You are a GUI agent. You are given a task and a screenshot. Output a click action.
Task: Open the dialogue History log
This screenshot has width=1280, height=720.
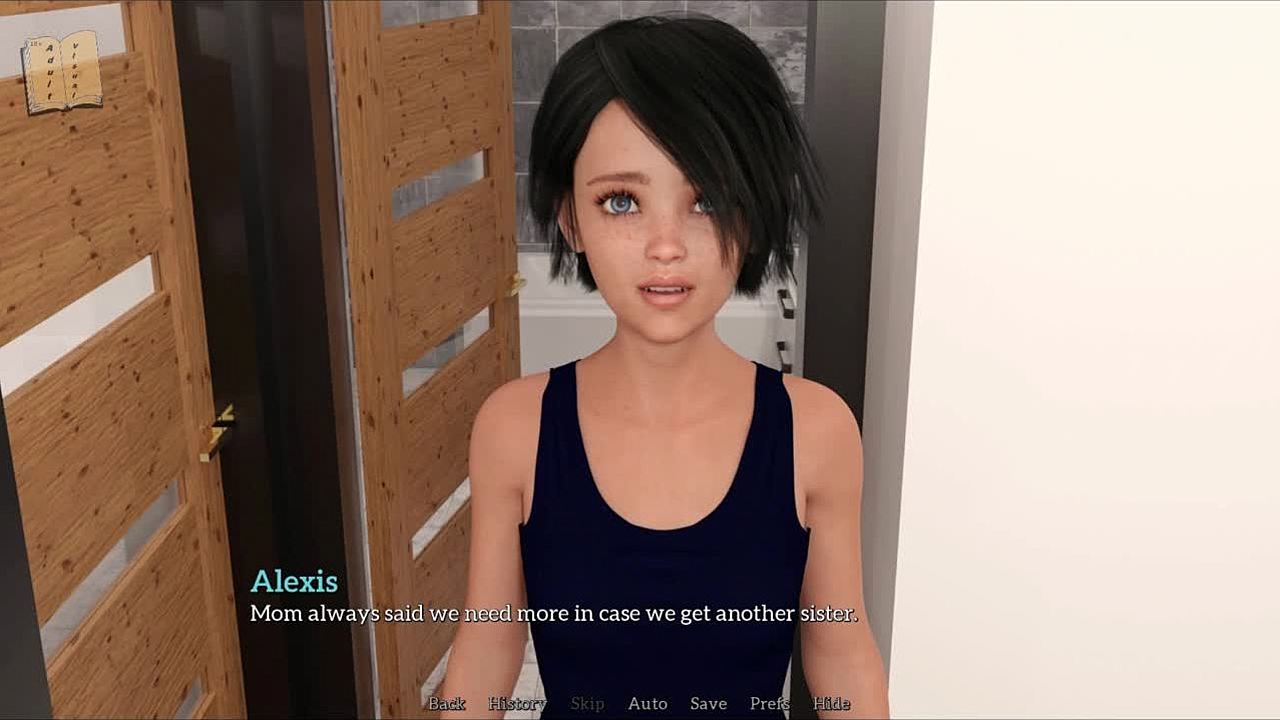pyautogui.click(x=517, y=704)
